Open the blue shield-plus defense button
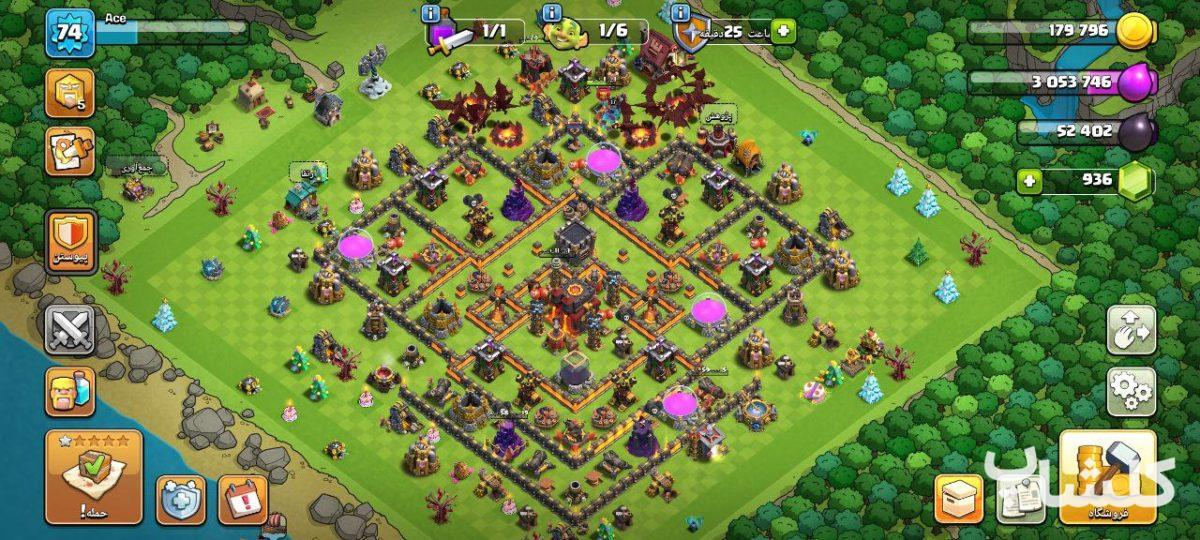The width and height of the screenshot is (1200, 540). pyautogui.click(x=181, y=499)
